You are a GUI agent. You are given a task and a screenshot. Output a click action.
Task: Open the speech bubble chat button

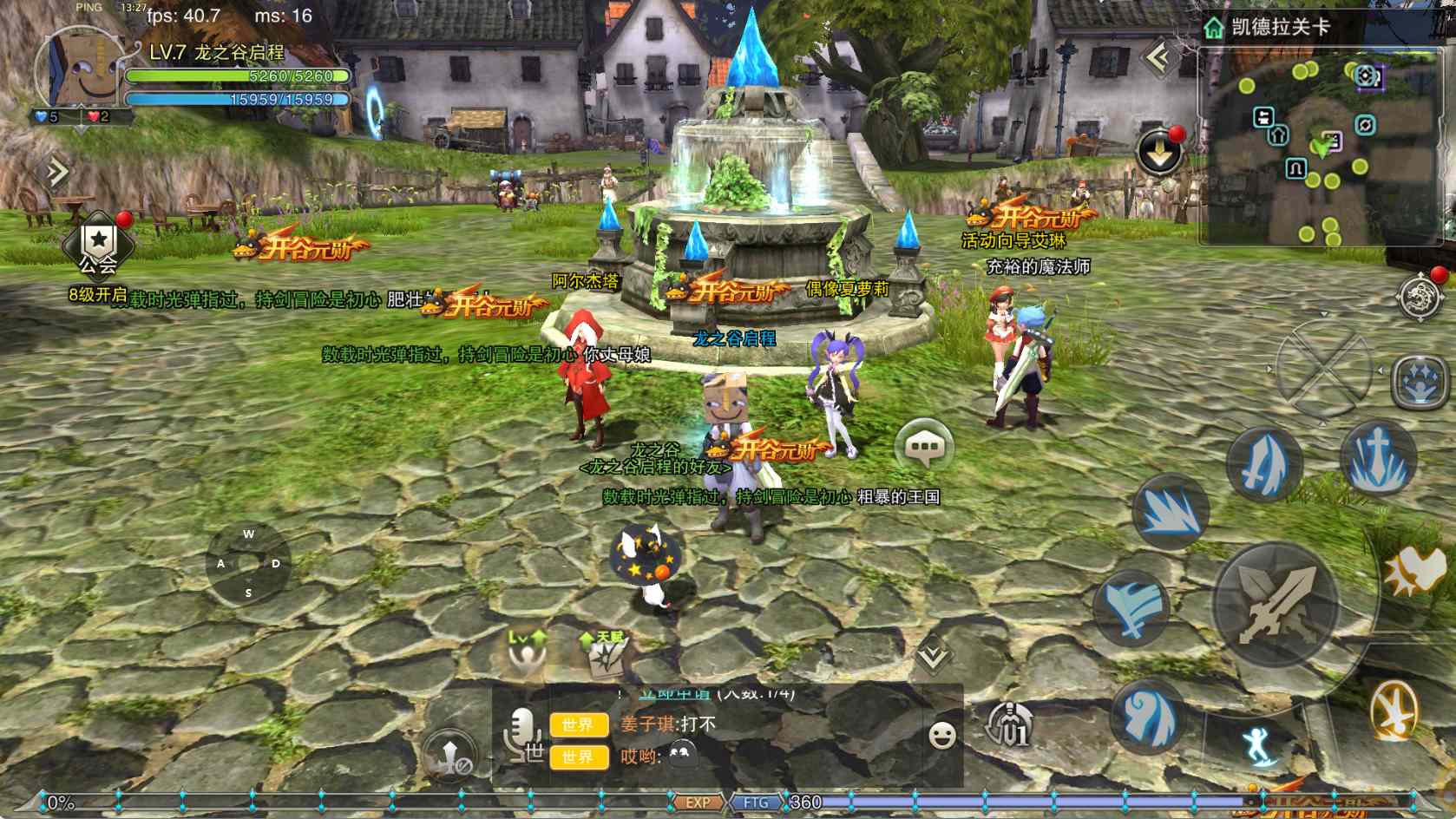[x=923, y=447]
